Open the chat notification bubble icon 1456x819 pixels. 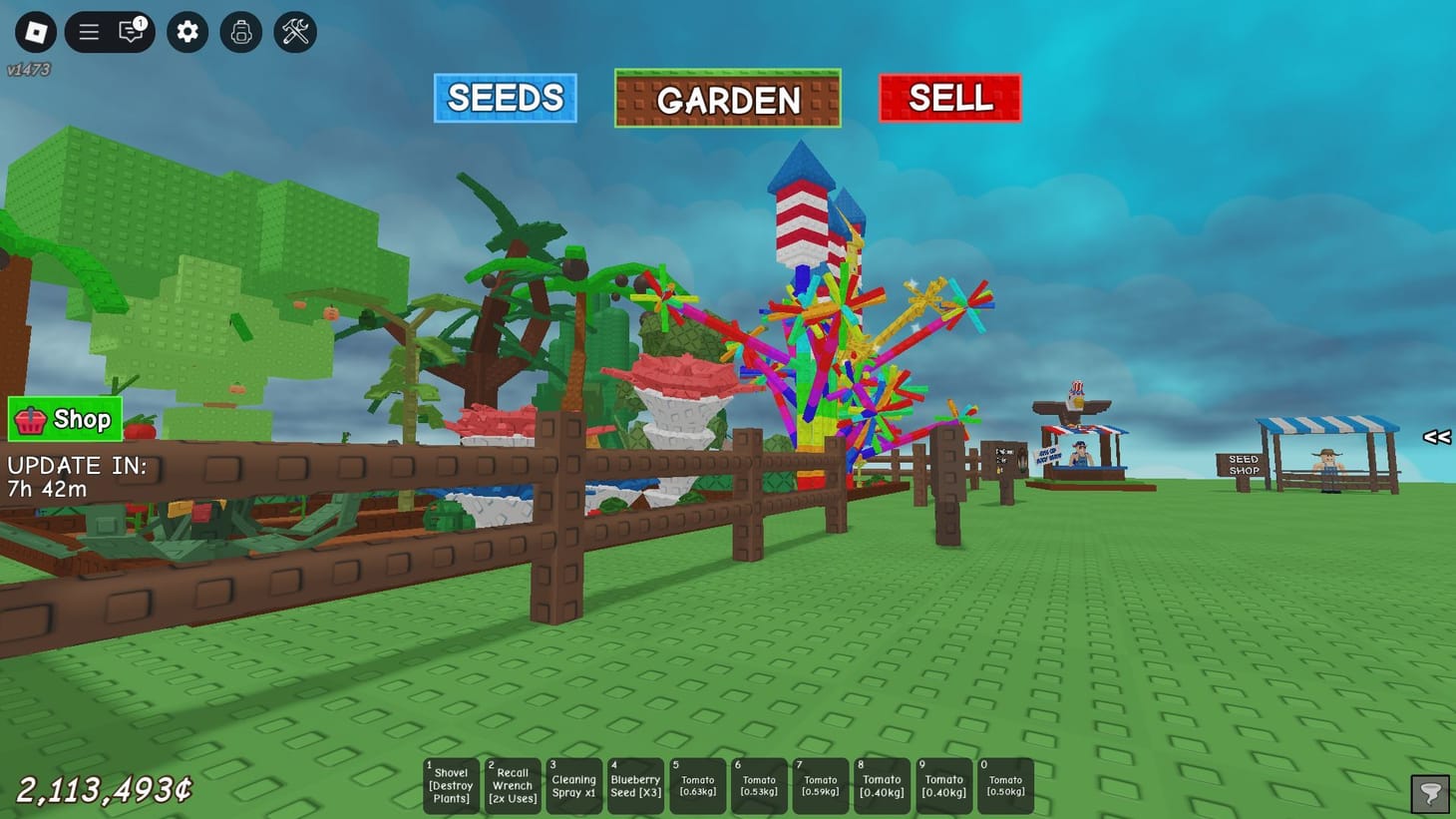[x=131, y=31]
